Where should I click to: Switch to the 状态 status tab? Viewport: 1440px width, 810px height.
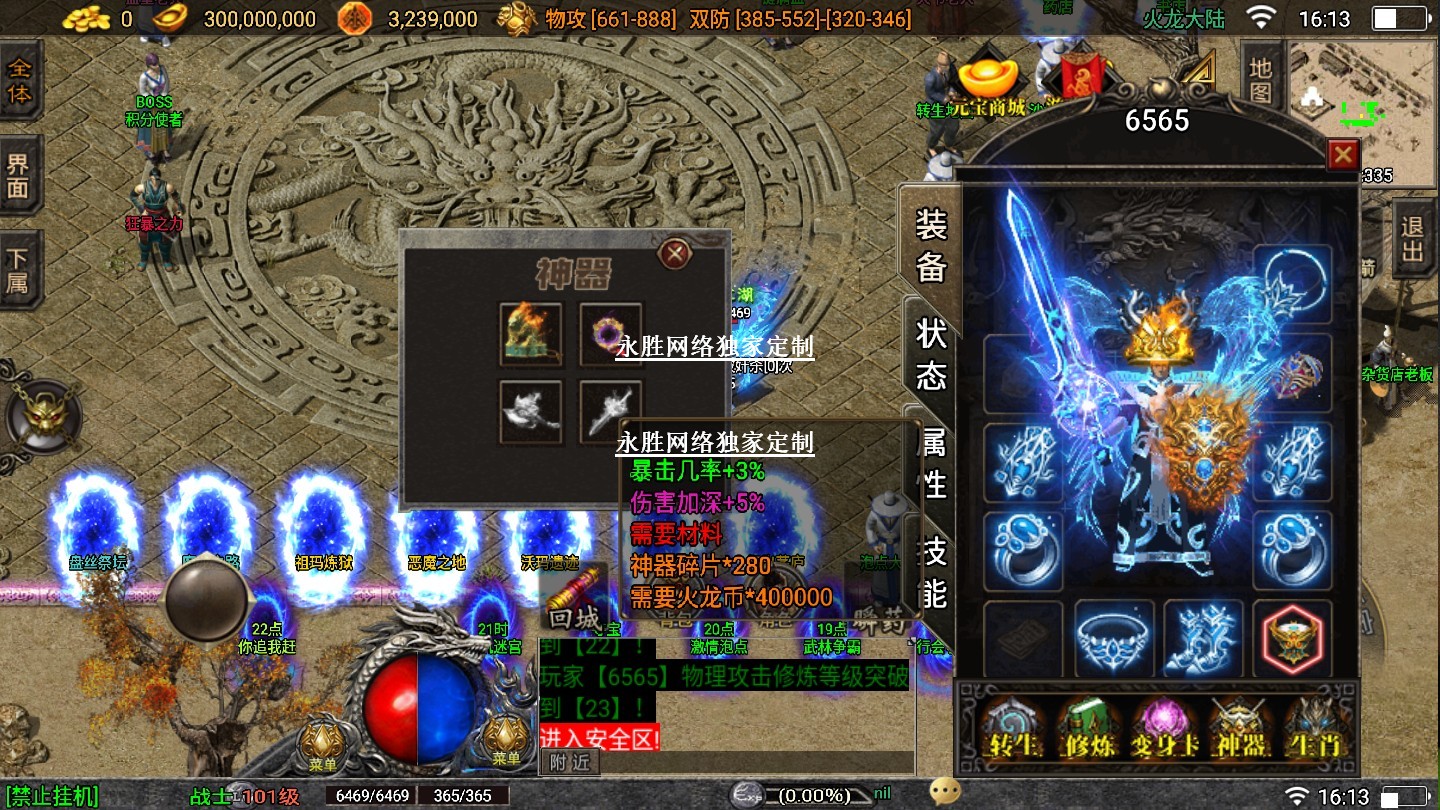[931, 355]
